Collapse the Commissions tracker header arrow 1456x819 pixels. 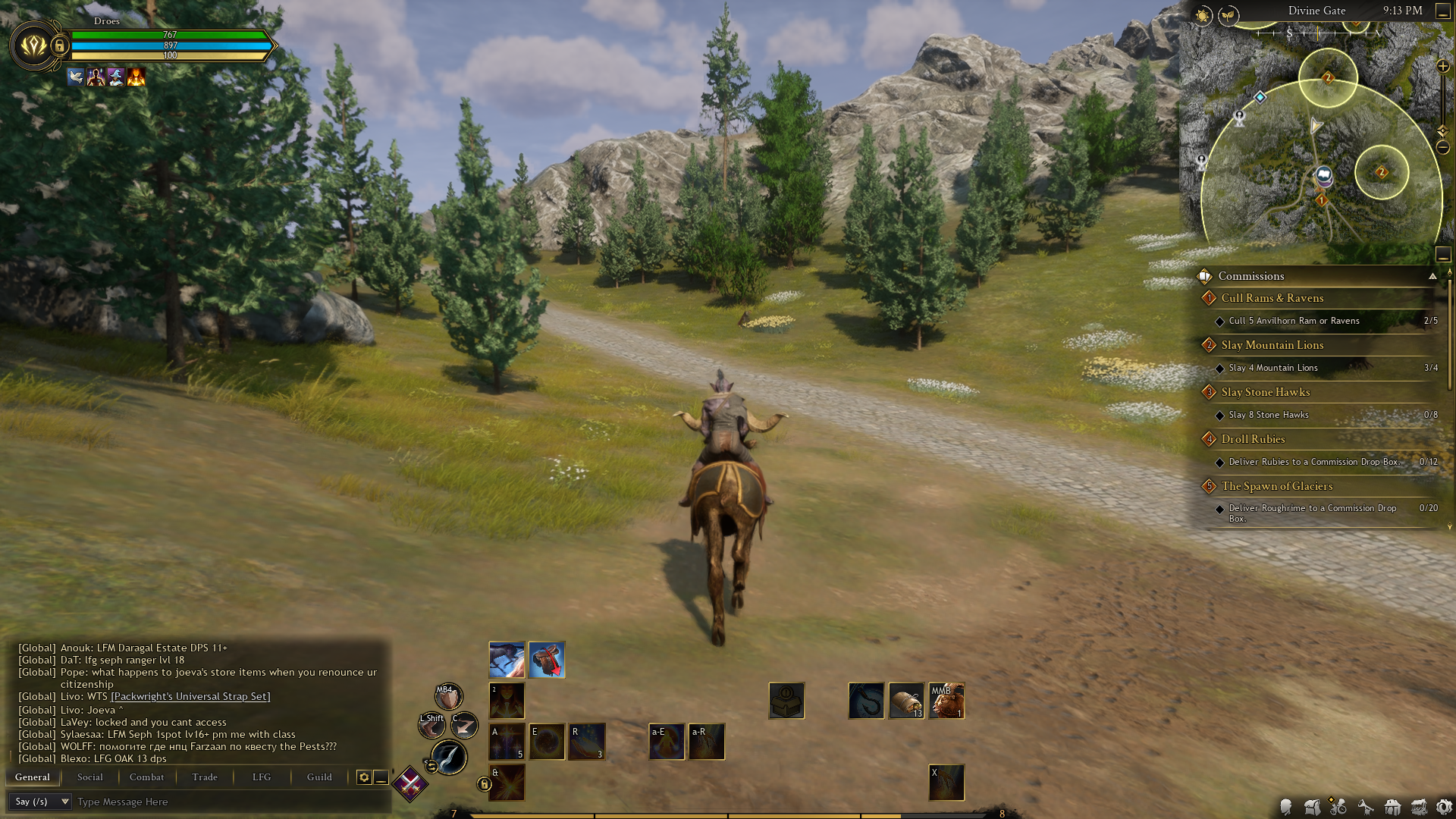coord(1432,276)
